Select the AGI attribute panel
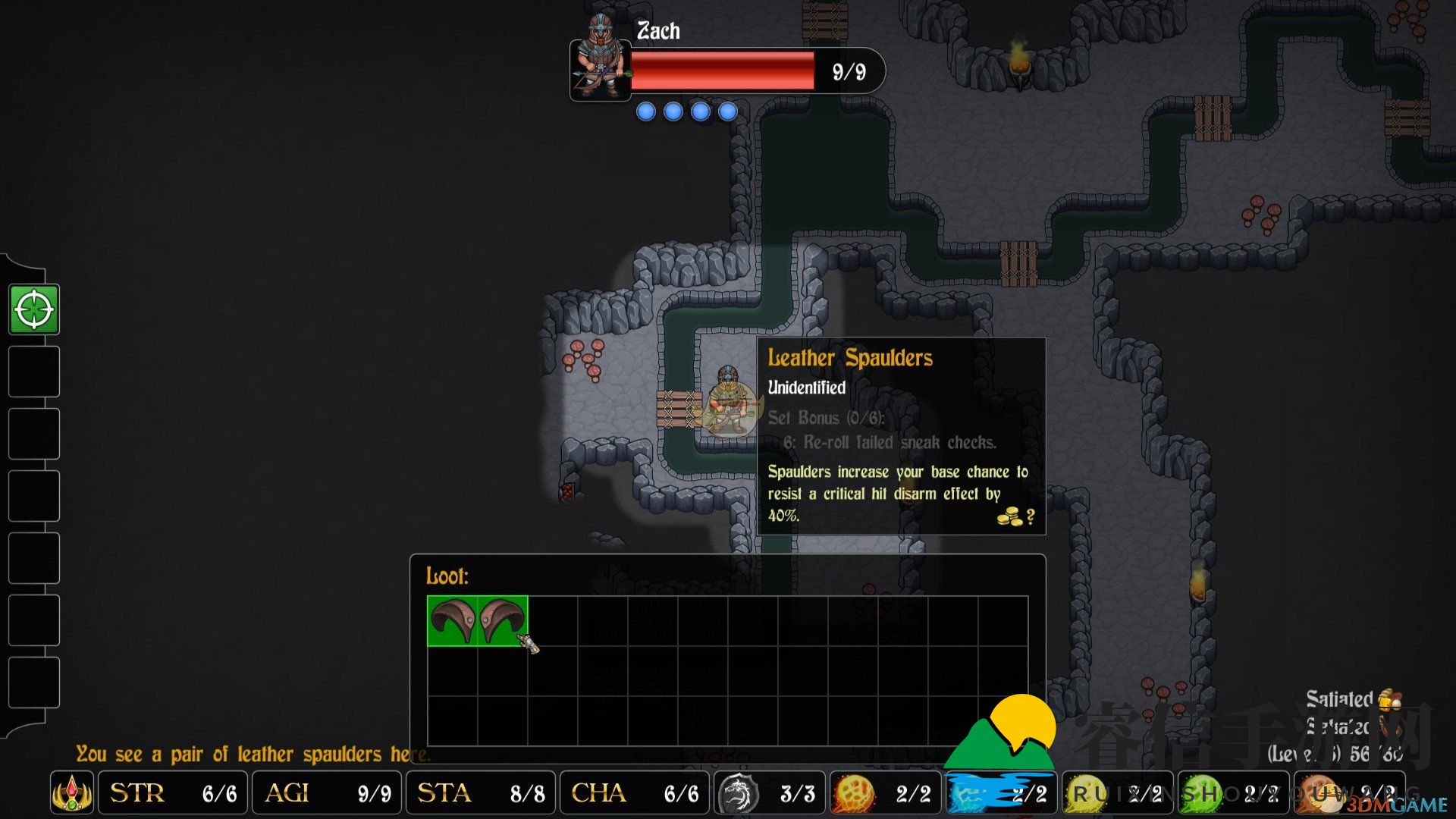Screen dimensions: 1456x819 pyautogui.click(x=327, y=793)
